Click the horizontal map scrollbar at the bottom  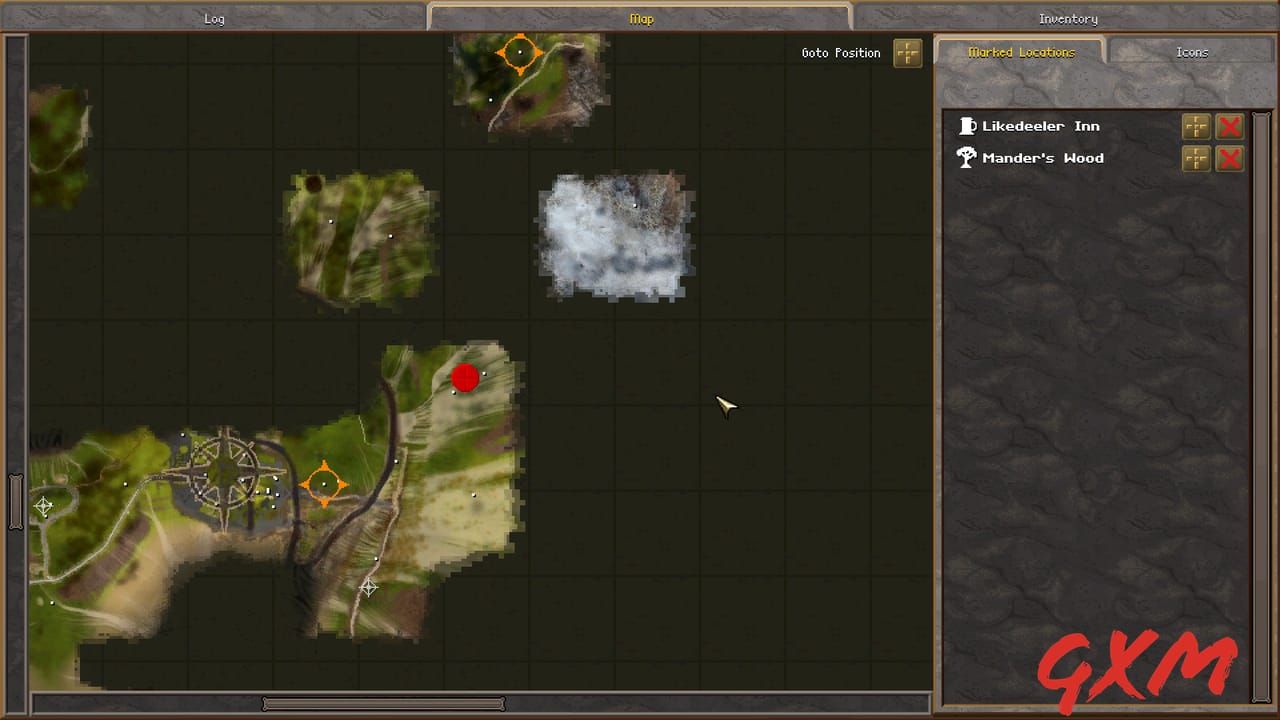point(383,703)
